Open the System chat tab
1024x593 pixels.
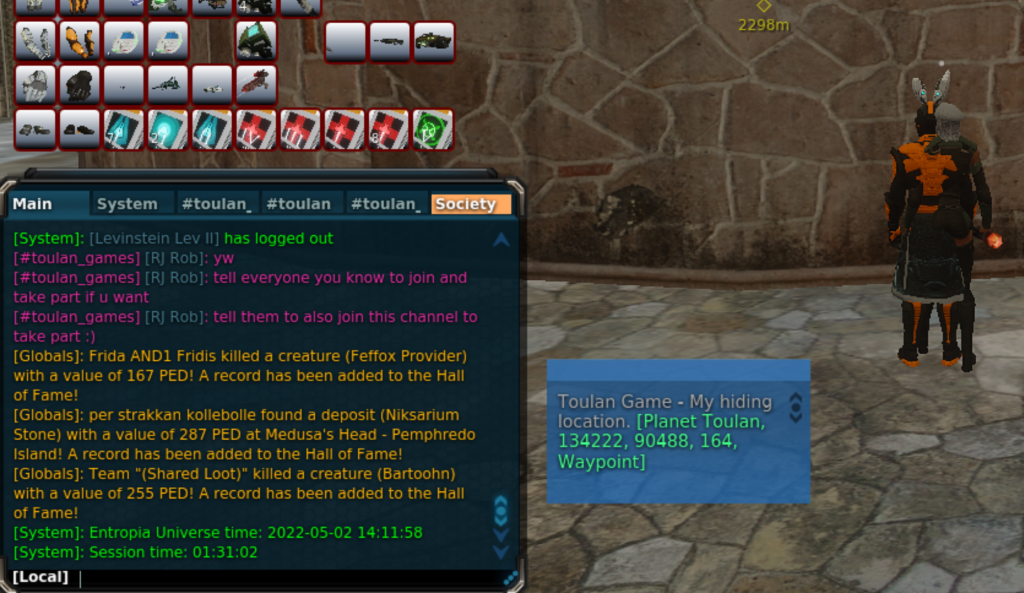click(x=127, y=204)
